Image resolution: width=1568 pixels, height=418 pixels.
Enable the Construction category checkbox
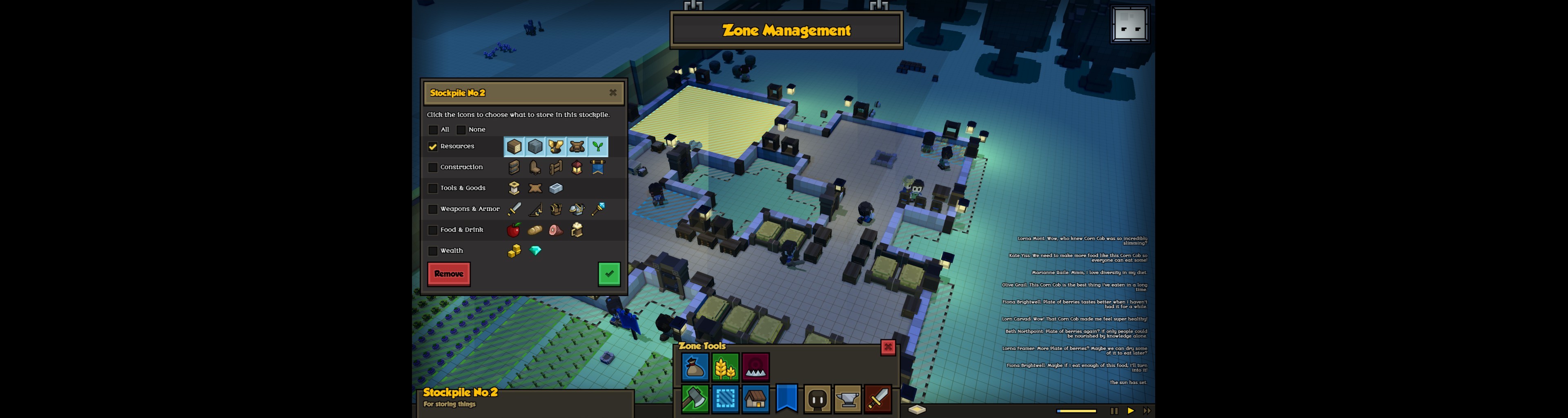pyautogui.click(x=433, y=167)
